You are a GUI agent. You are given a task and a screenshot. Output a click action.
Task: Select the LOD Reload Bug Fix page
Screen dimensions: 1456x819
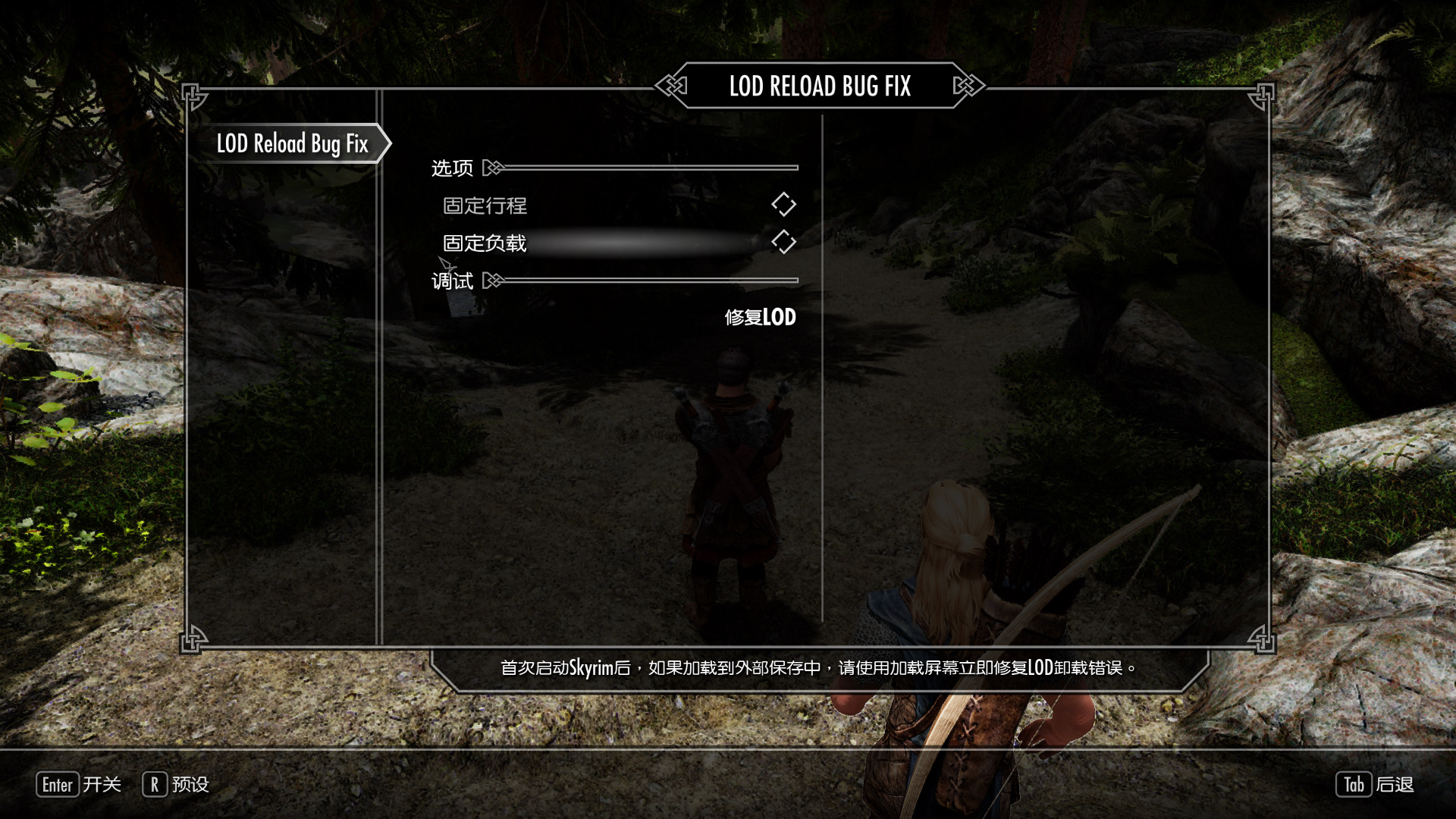[x=292, y=143]
